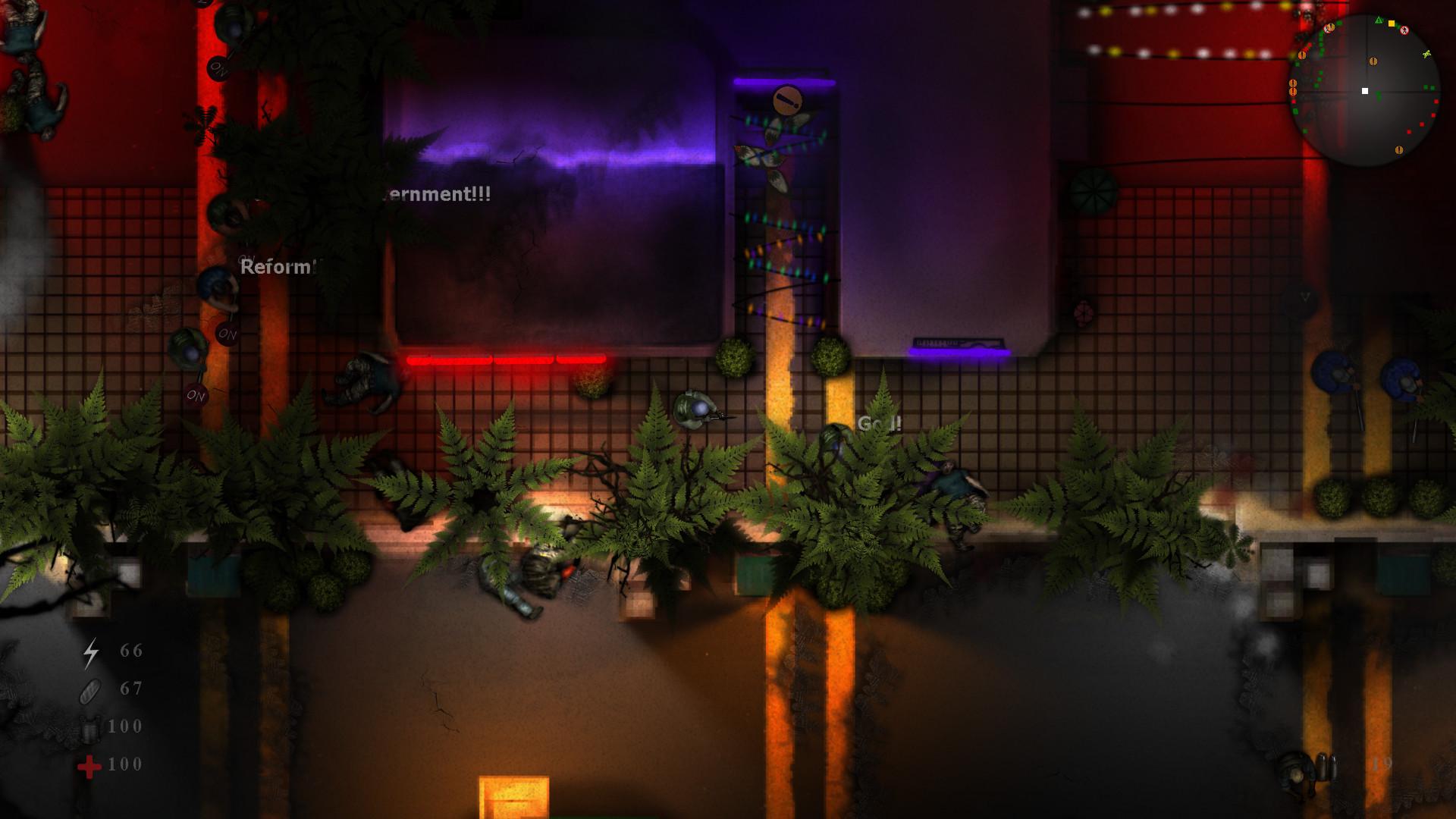Toggle the lower ON street lamp
The height and width of the screenshot is (819, 1456).
click(195, 394)
